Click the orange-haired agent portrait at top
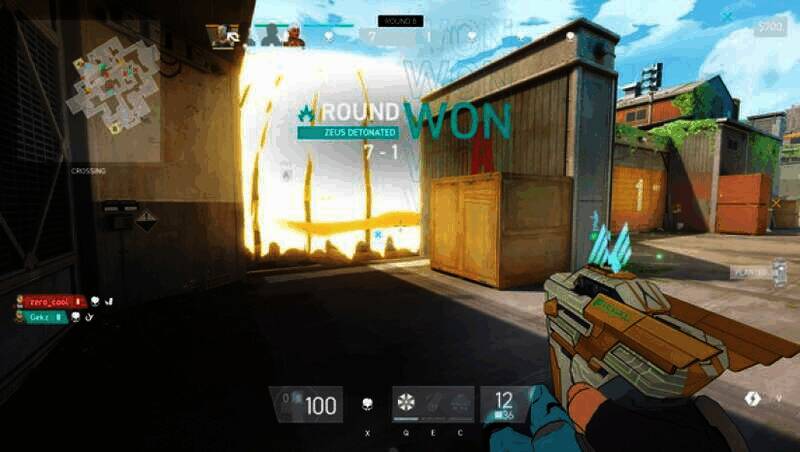This screenshot has width=800, height=452. point(293,36)
